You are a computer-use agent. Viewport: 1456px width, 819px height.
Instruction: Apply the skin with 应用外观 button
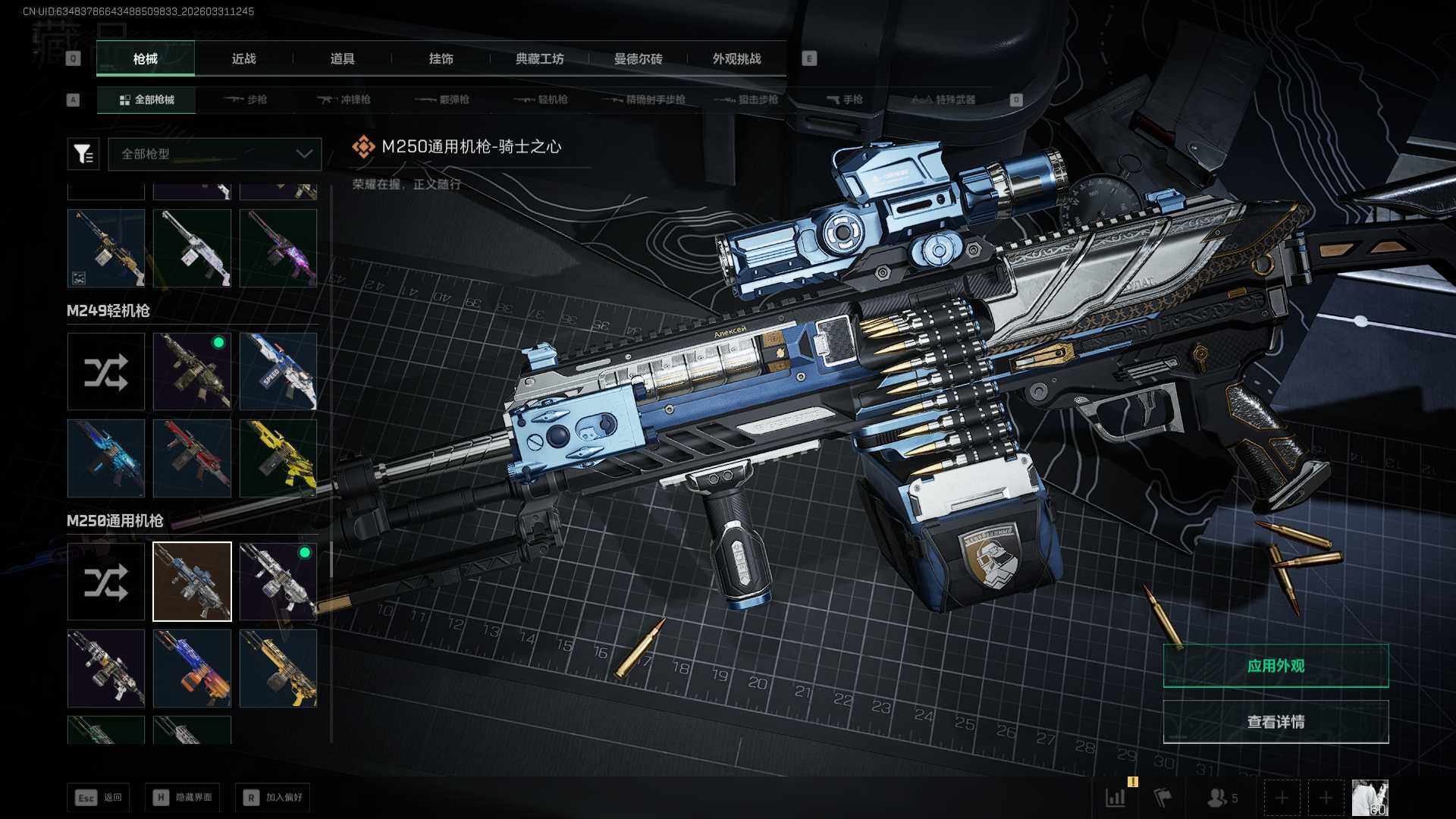[1276, 666]
